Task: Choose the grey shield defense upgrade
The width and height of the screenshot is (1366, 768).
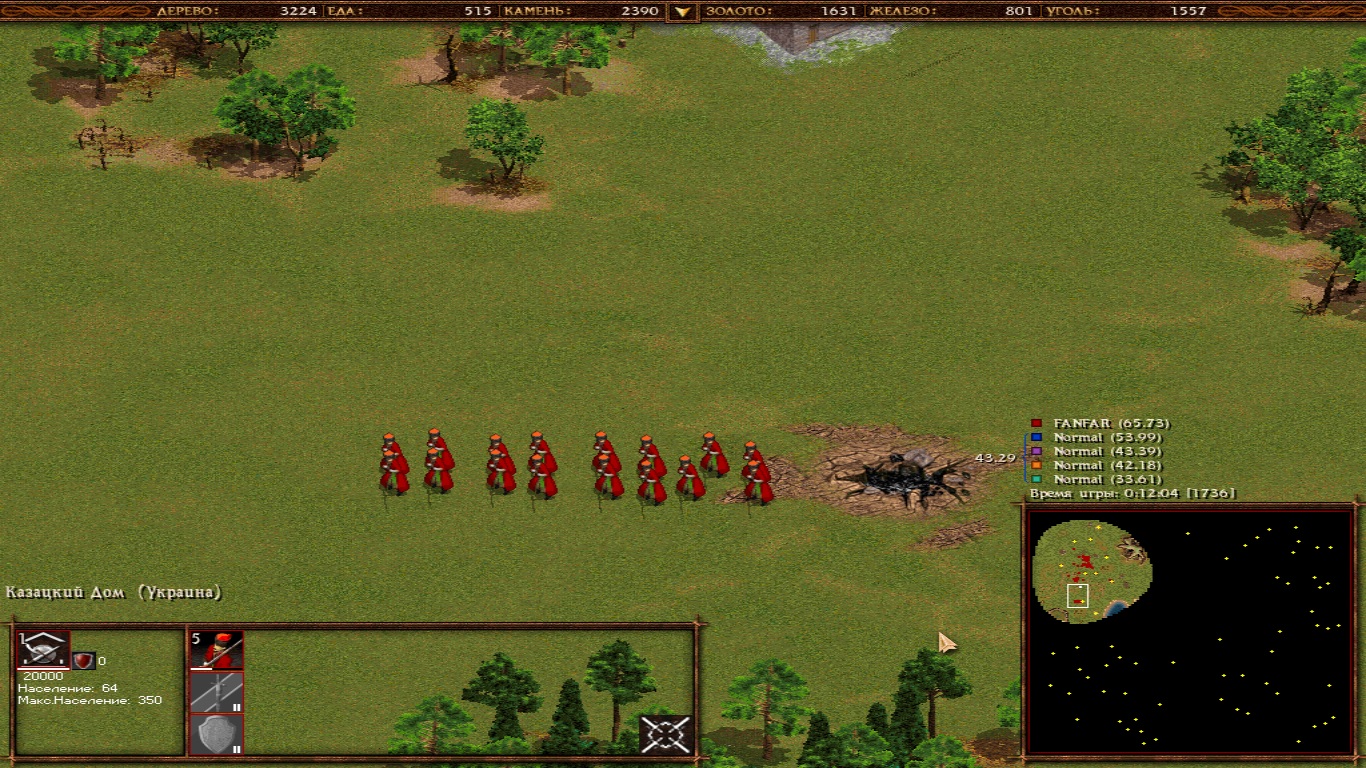Action: click(216, 735)
